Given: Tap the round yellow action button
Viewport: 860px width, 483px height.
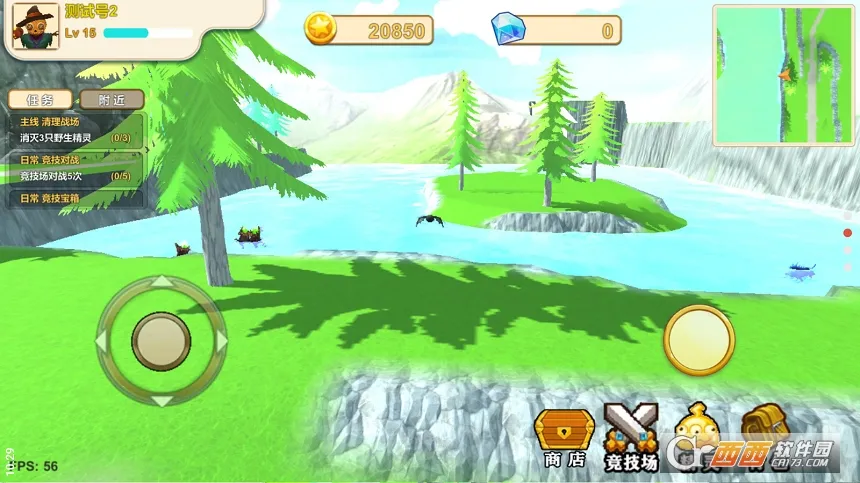Looking at the screenshot, I should click(699, 340).
